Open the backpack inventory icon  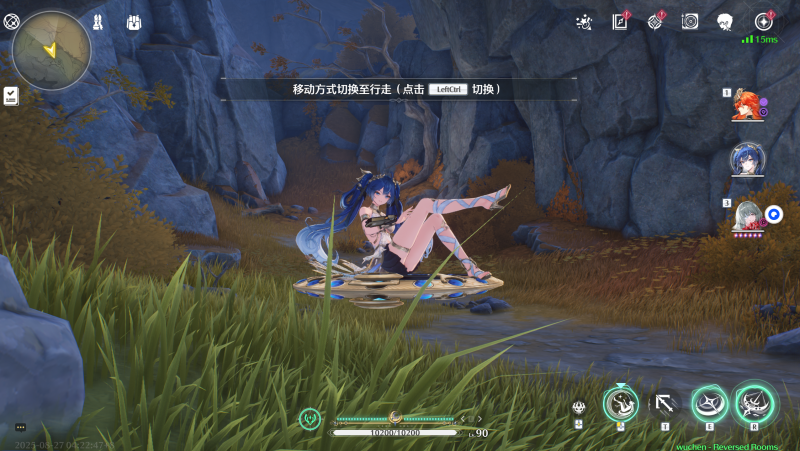point(134,21)
